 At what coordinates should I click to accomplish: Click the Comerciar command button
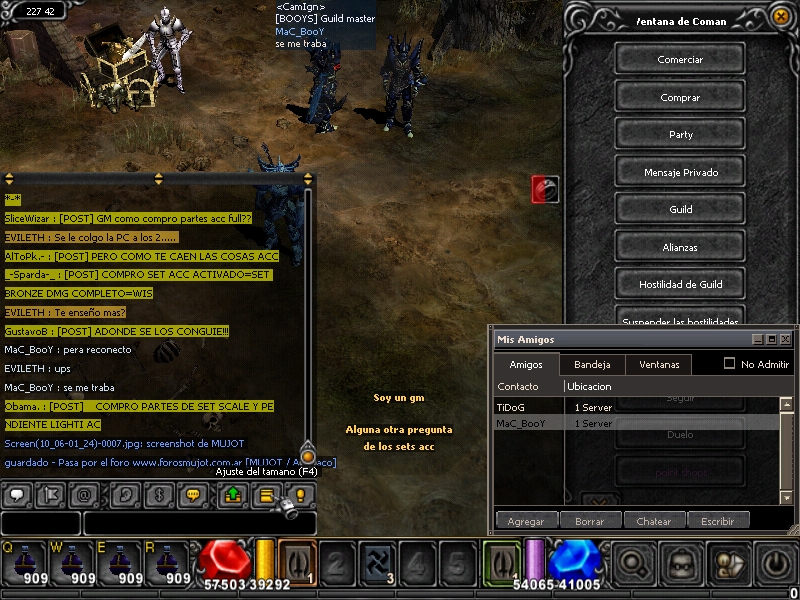[680, 59]
